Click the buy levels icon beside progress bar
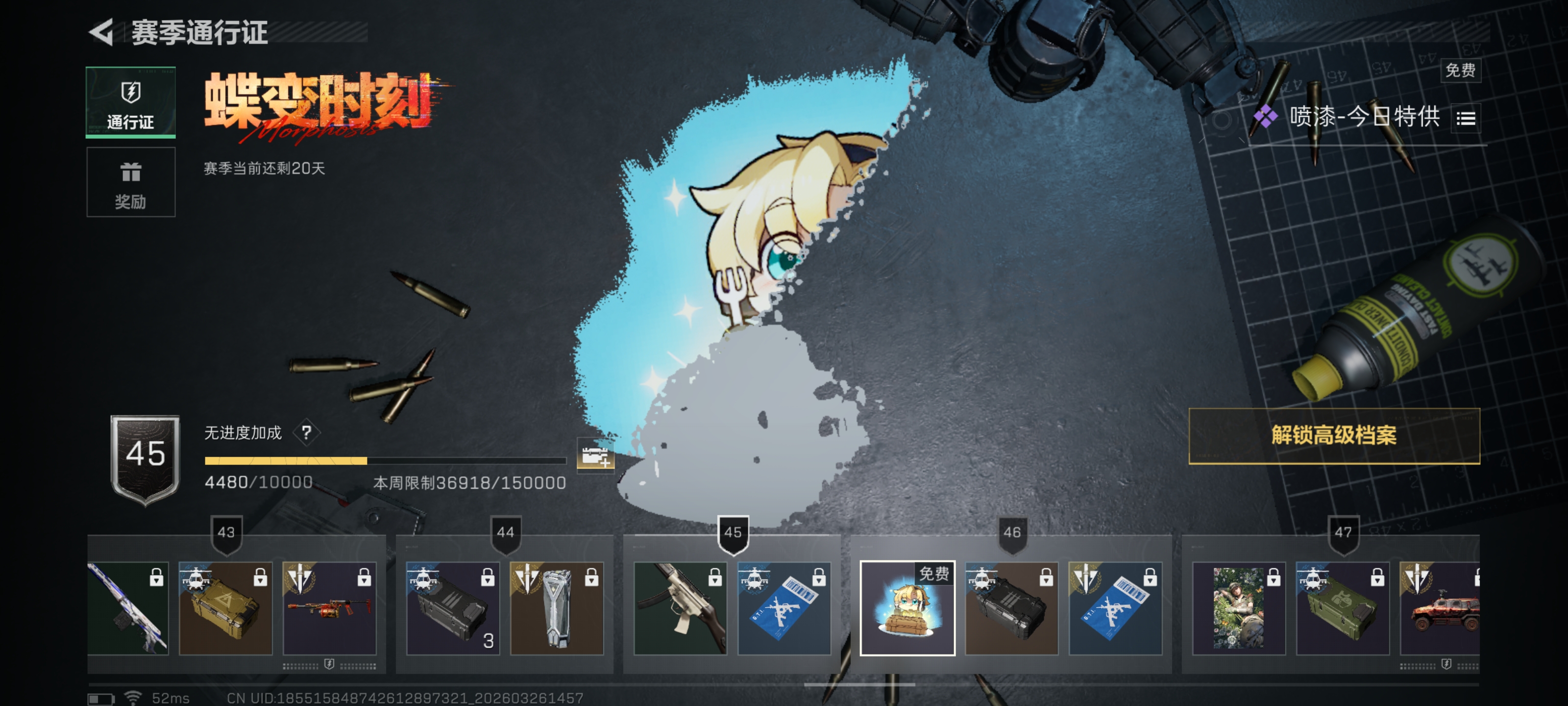 pos(595,455)
